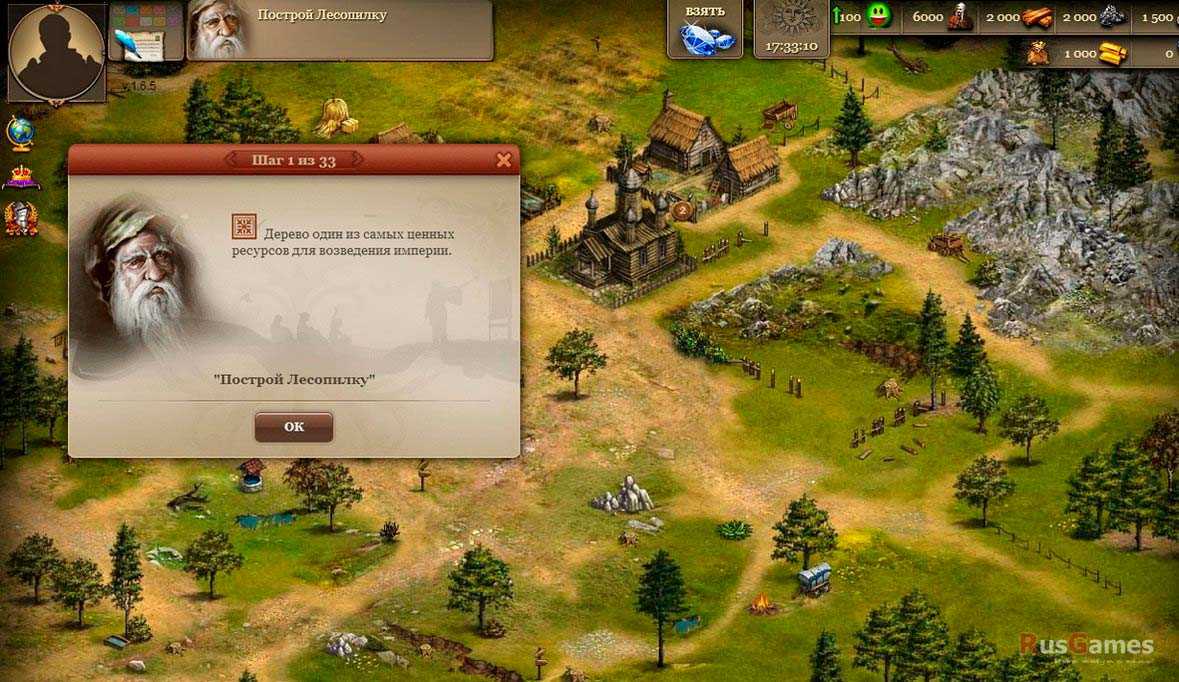Screen dimensions: 1179x682
Task: Confirm the tutorial dialog with OK
Action: pyautogui.click(x=293, y=427)
